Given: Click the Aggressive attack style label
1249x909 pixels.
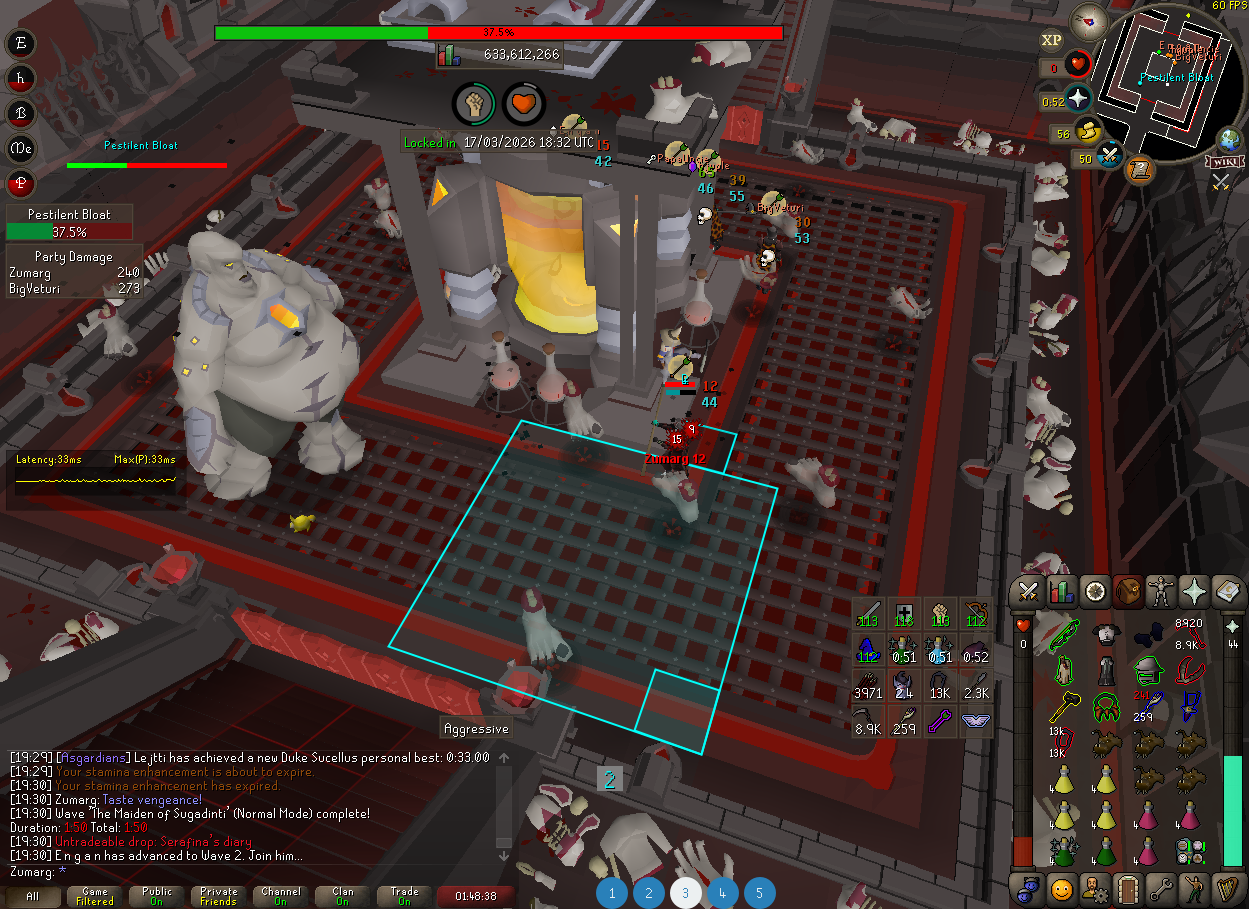Looking at the screenshot, I should pyautogui.click(x=477, y=729).
